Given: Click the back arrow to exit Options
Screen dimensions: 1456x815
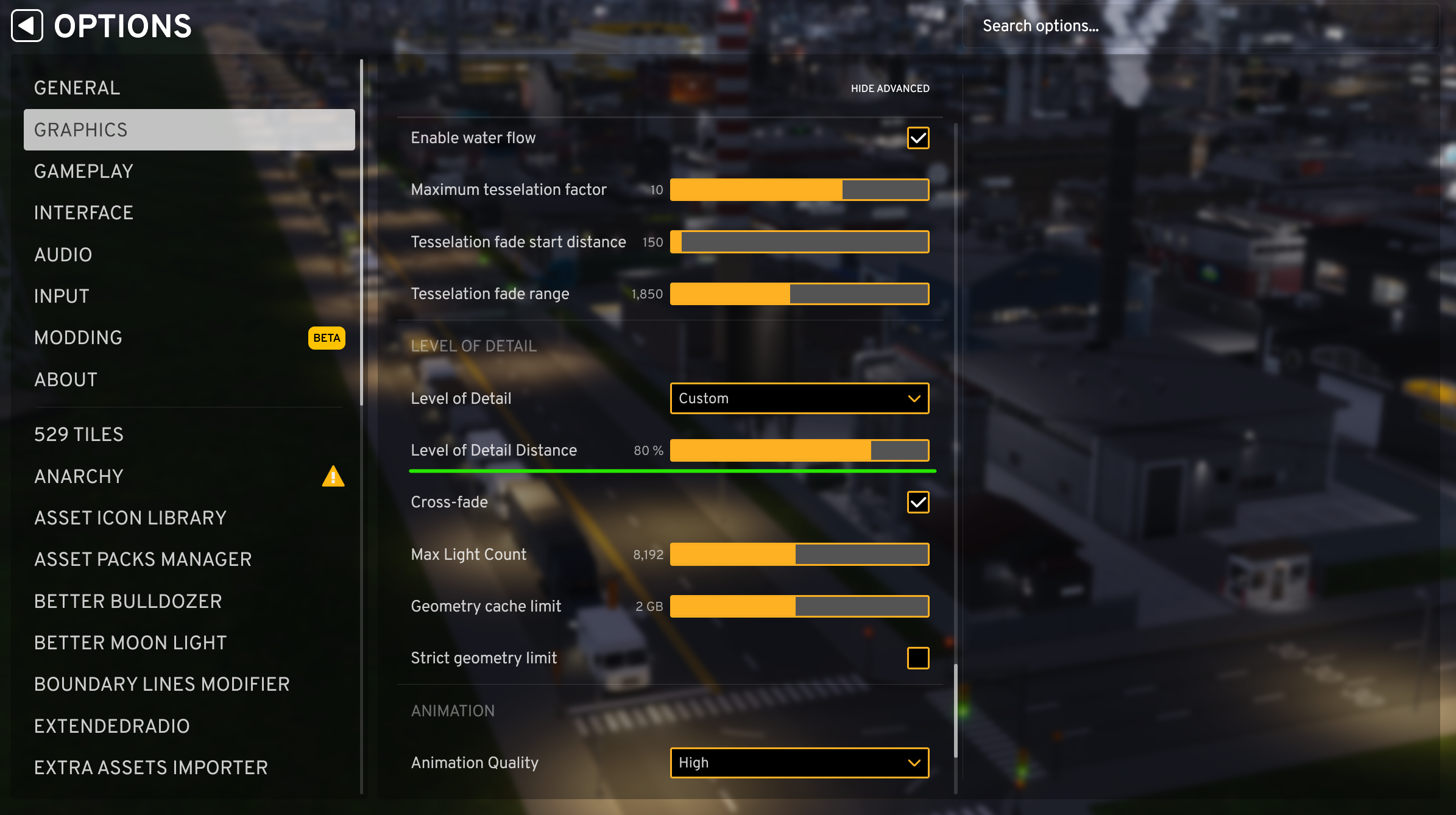Looking at the screenshot, I should 27,26.
